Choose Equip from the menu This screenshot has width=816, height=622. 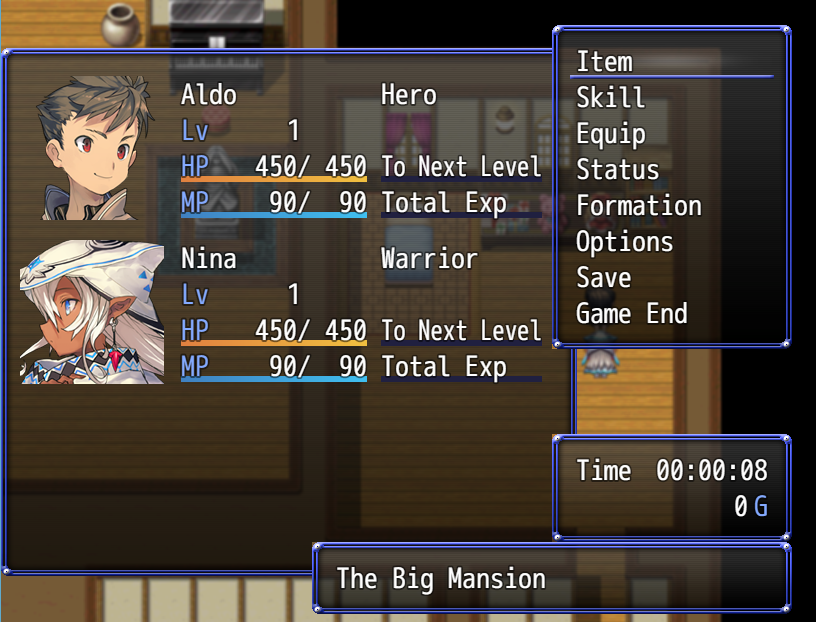(x=611, y=134)
